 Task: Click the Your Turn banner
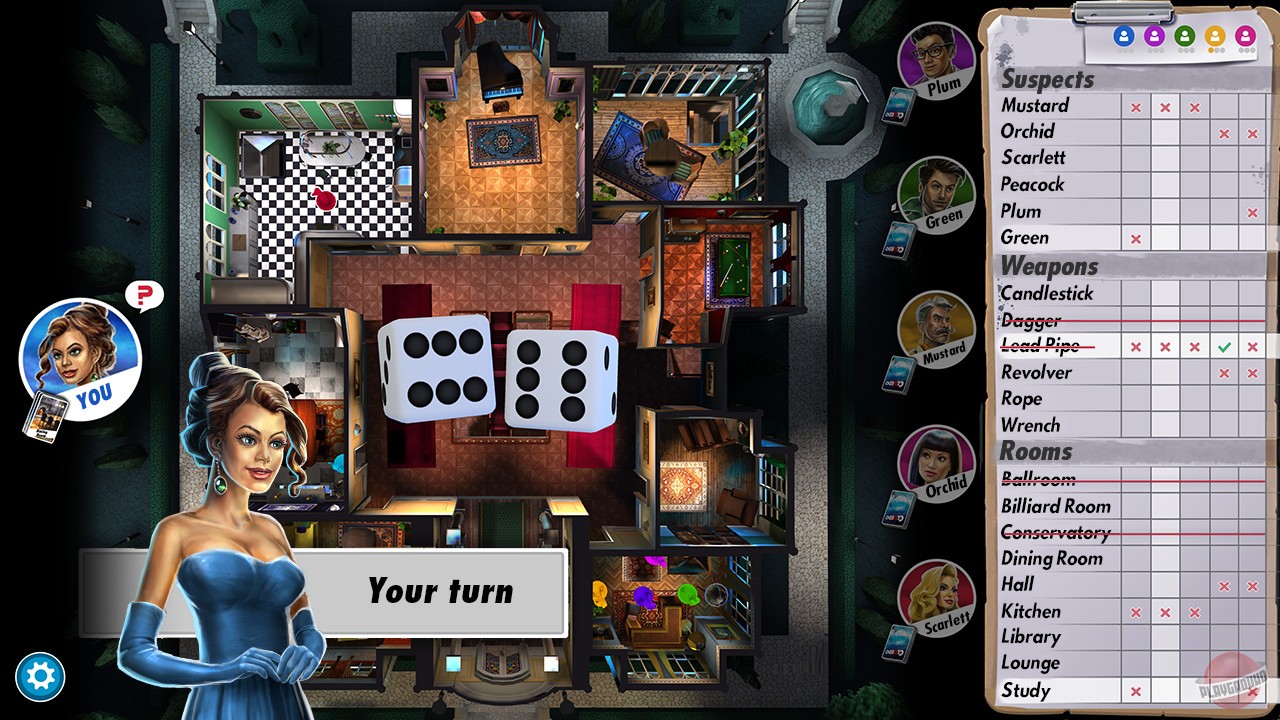pos(440,593)
